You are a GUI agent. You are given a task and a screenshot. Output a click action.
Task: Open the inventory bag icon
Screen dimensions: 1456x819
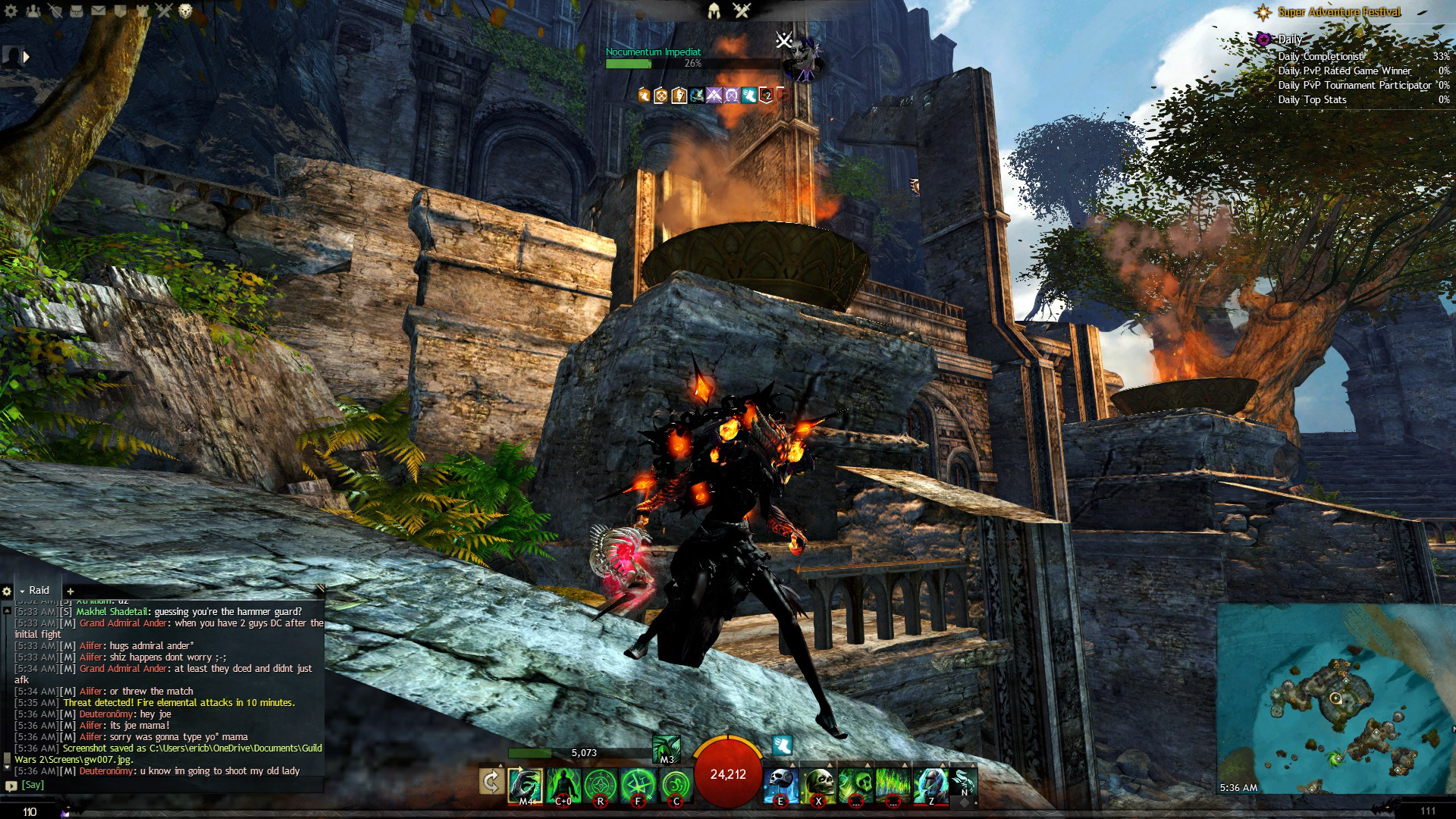[77, 11]
